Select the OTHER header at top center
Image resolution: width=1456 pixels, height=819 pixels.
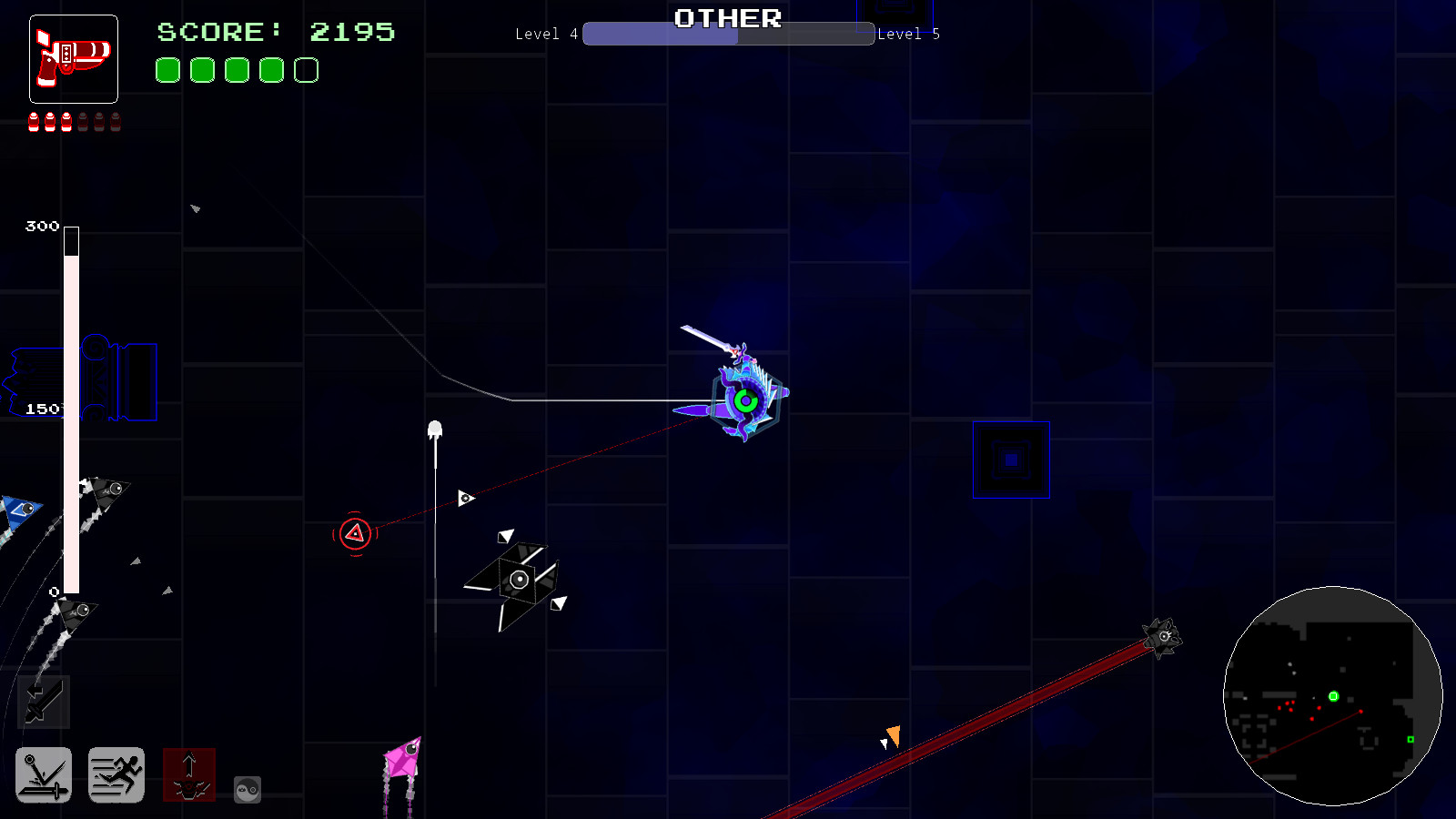[727, 18]
